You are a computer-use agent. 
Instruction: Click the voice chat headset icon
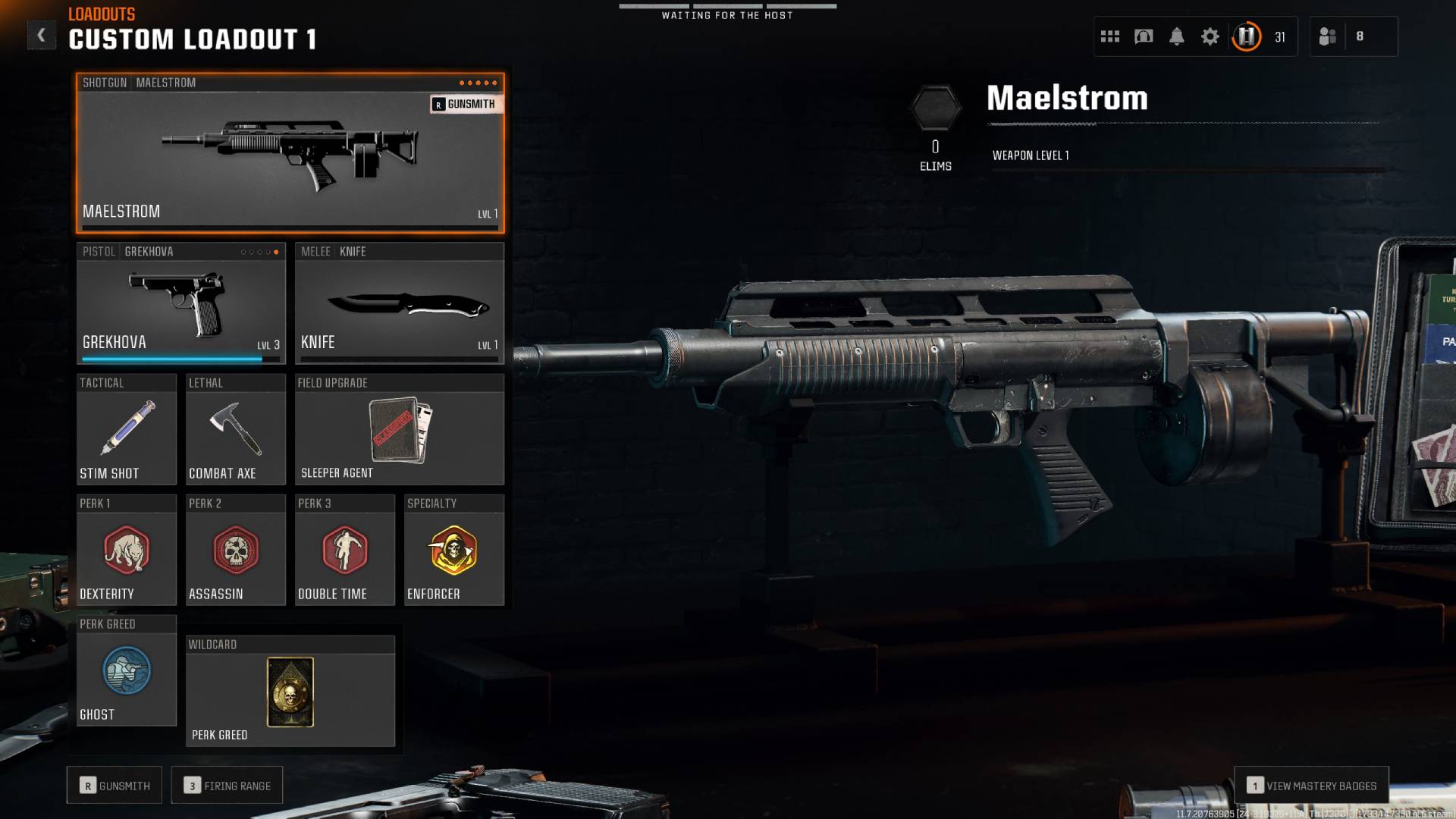[1144, 36]
